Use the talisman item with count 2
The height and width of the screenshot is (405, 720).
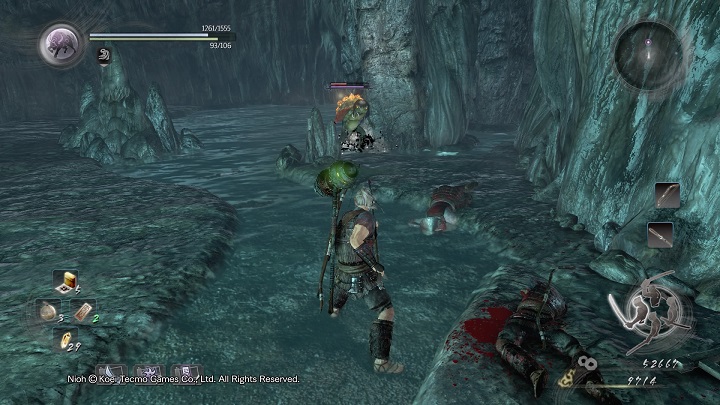pyautogui.click(x=84, y=311)
